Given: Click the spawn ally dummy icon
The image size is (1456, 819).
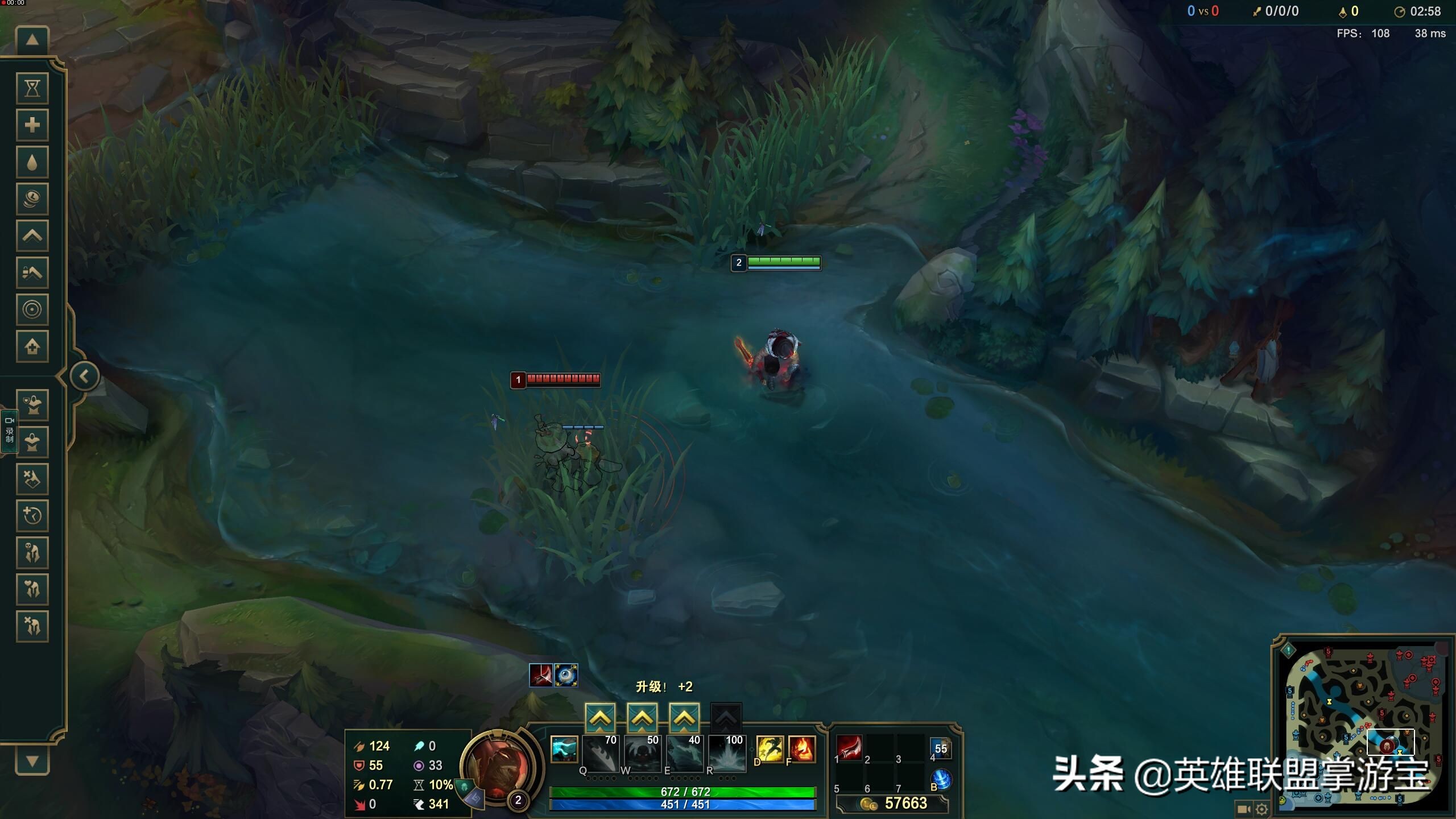Looking at the screenshot, I should click(32, 404).
